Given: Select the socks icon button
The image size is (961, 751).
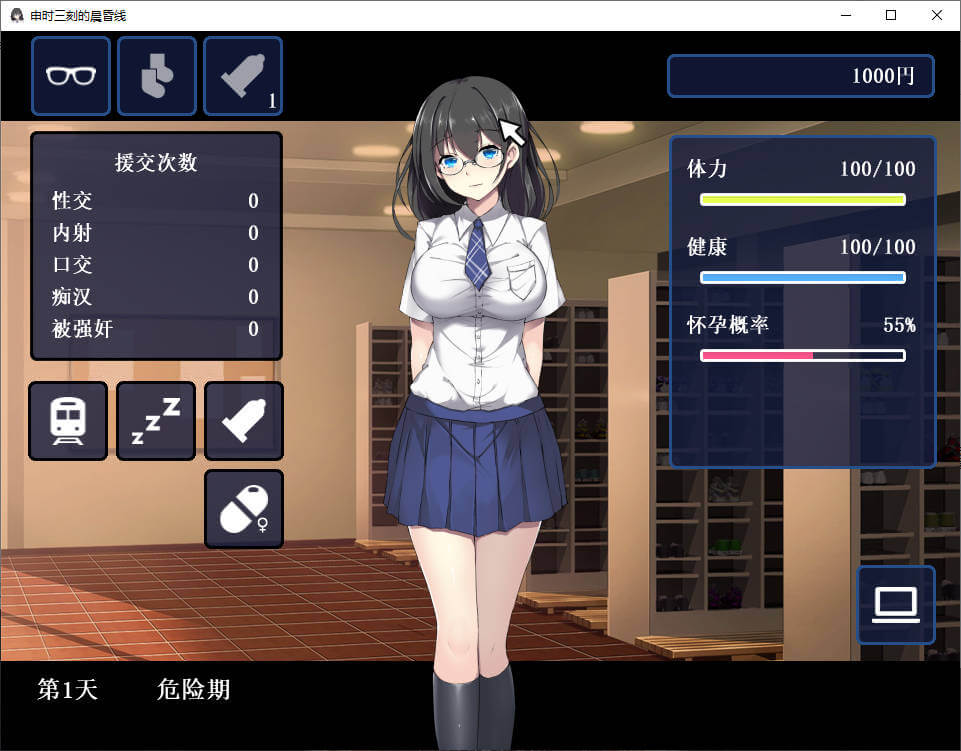Looking at the screenshot, I should click(157, 76).
